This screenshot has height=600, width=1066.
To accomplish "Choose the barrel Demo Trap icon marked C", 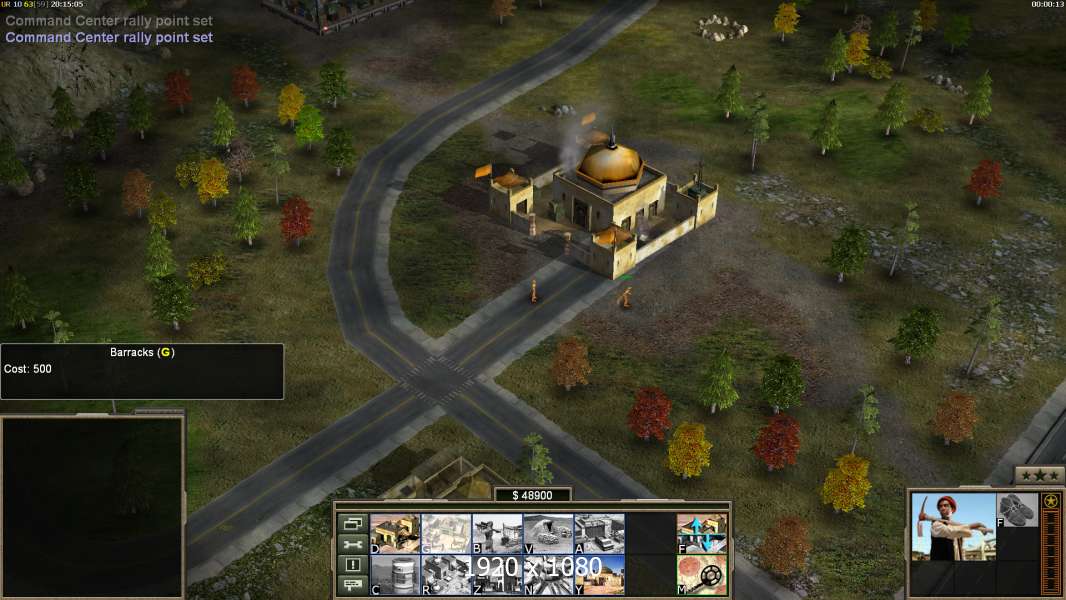I will point(394,575).
